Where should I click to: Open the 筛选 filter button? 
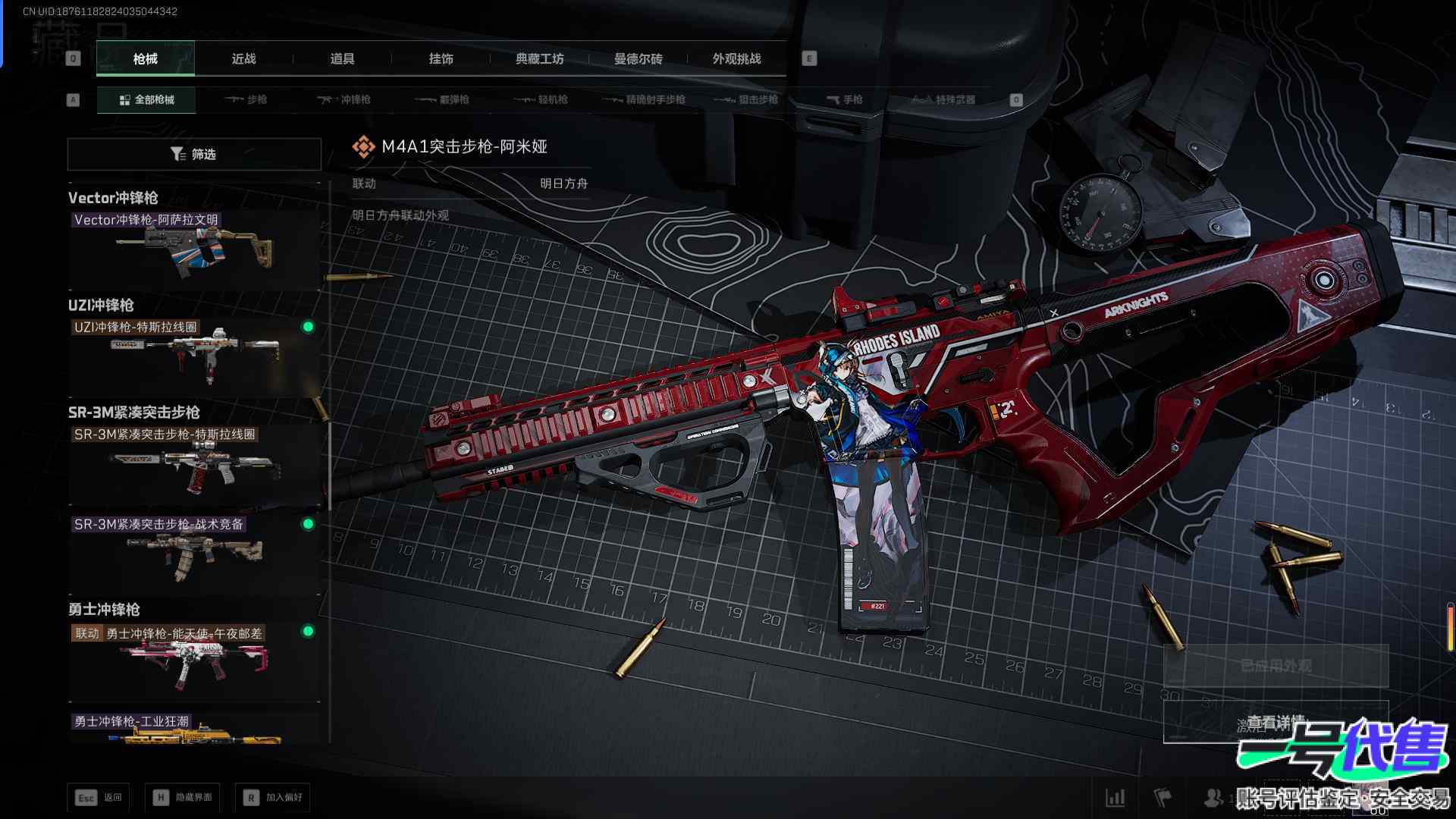(x=194, y=155)
